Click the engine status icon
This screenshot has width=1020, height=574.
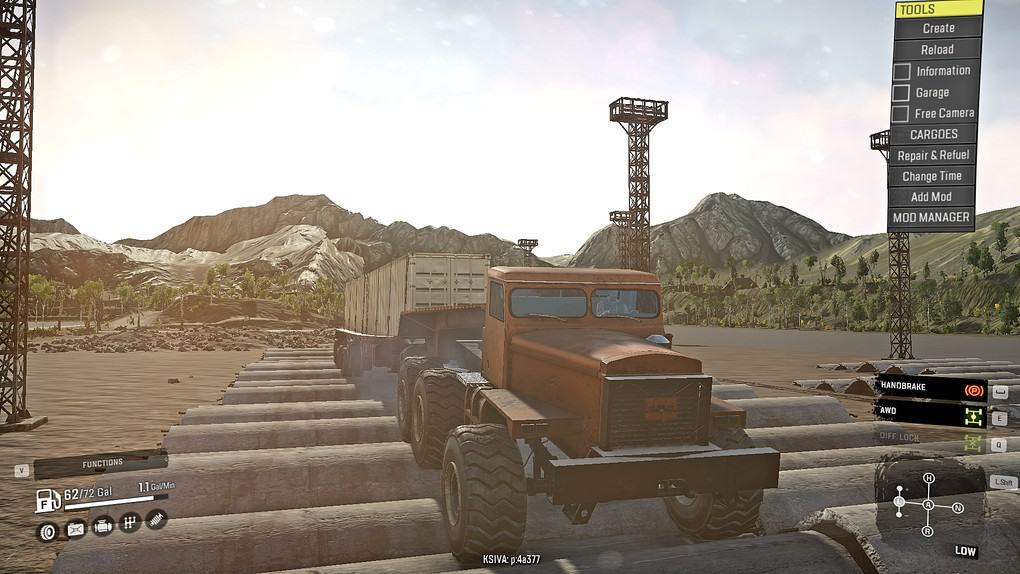click(102, 525)
